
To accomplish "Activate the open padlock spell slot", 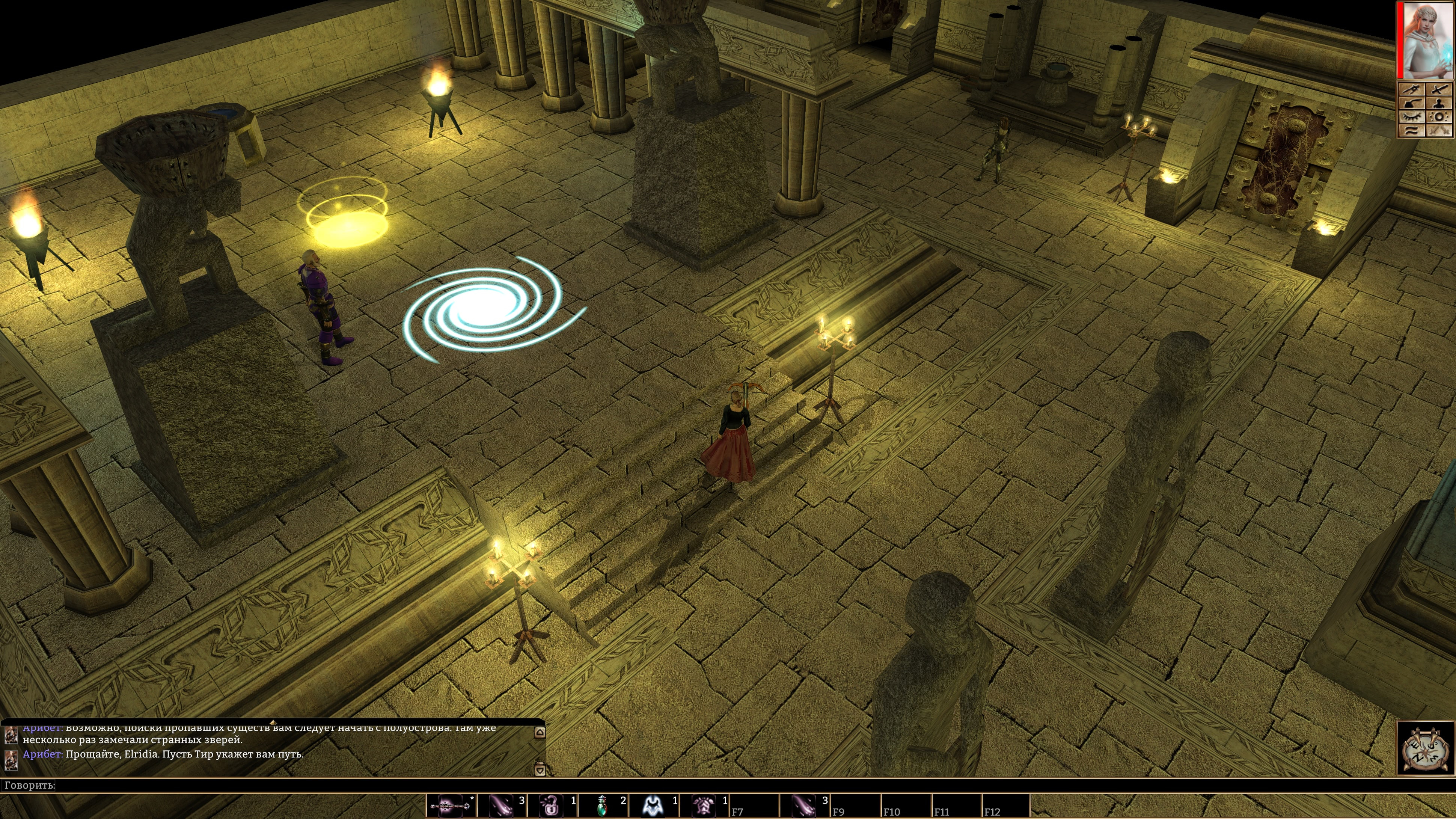I will 552,805.
